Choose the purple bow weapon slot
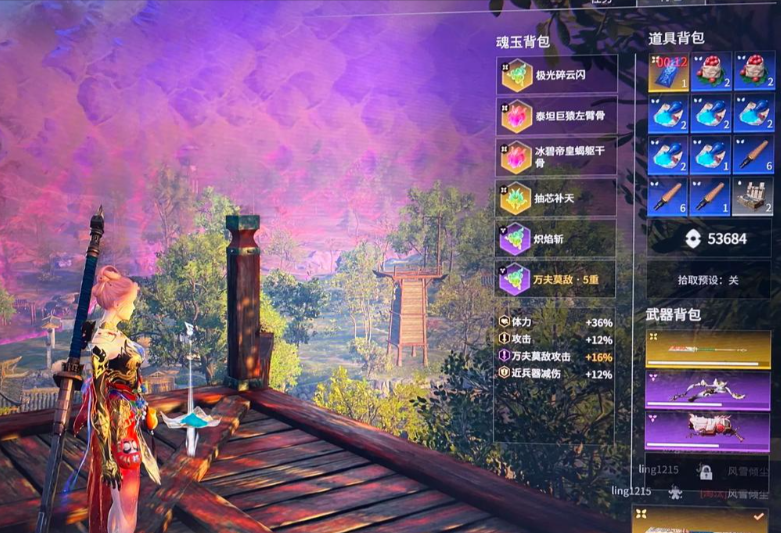Screen dimensions: 781x533 709,390
